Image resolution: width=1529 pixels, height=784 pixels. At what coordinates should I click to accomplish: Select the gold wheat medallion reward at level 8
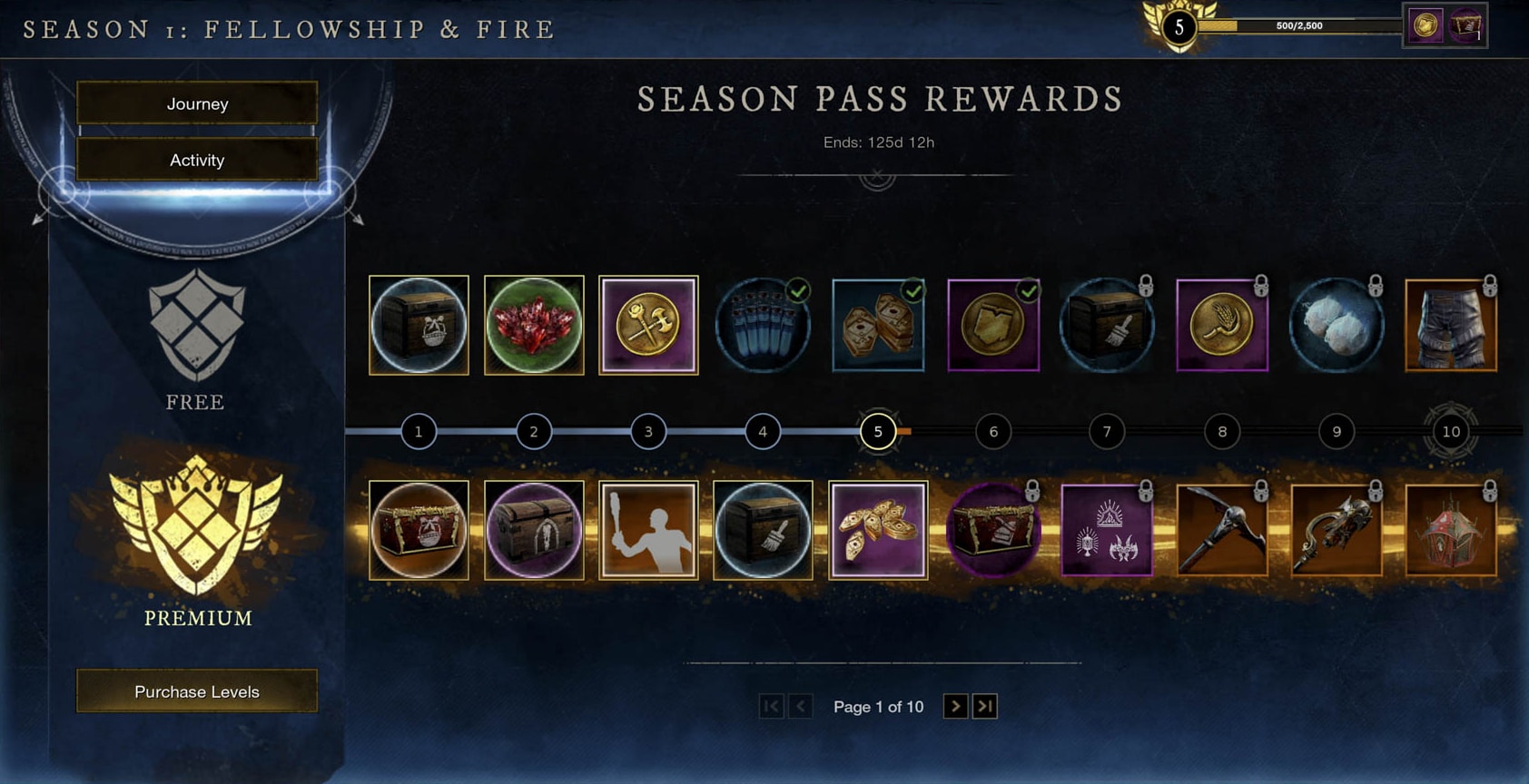[1222, 325]
